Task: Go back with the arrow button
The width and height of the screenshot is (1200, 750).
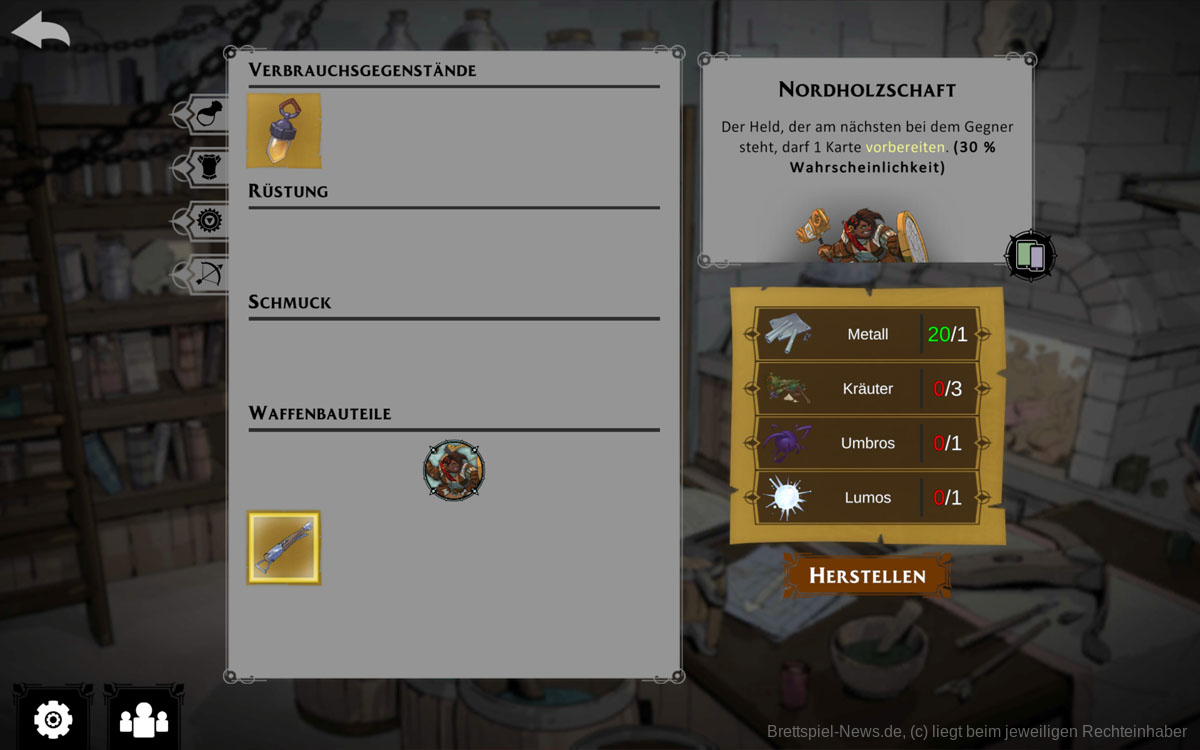Action: pos(40,30)
